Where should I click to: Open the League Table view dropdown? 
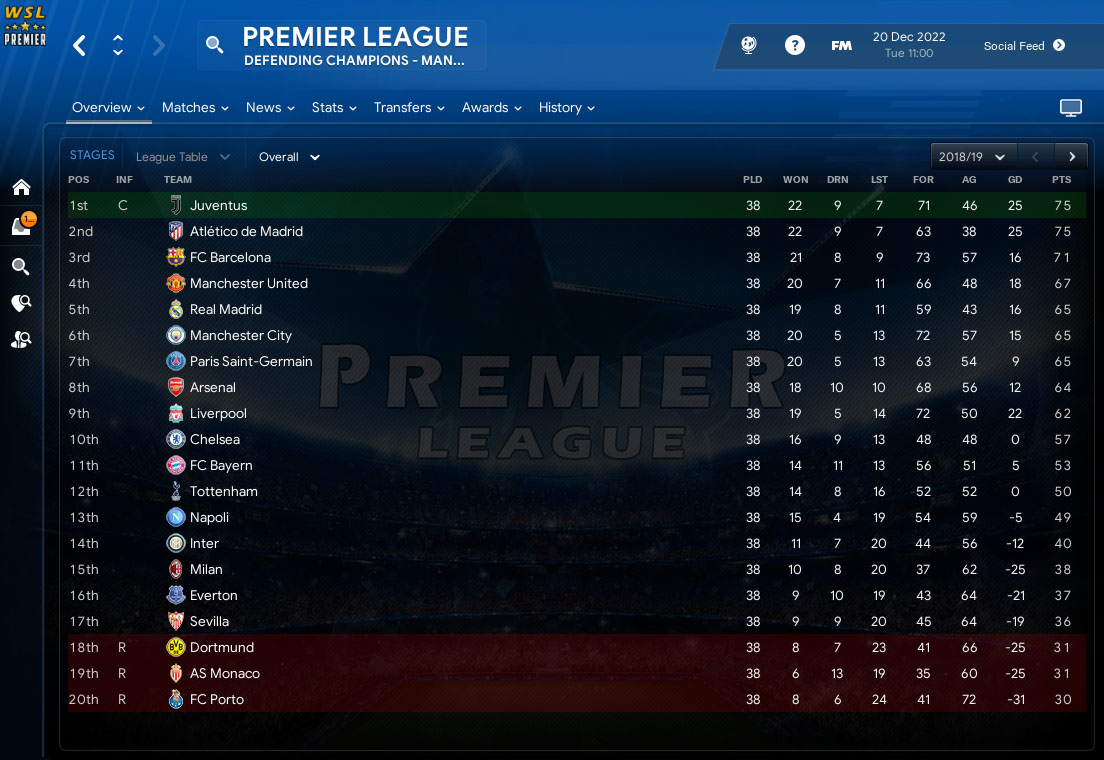[x=182, y=157]
